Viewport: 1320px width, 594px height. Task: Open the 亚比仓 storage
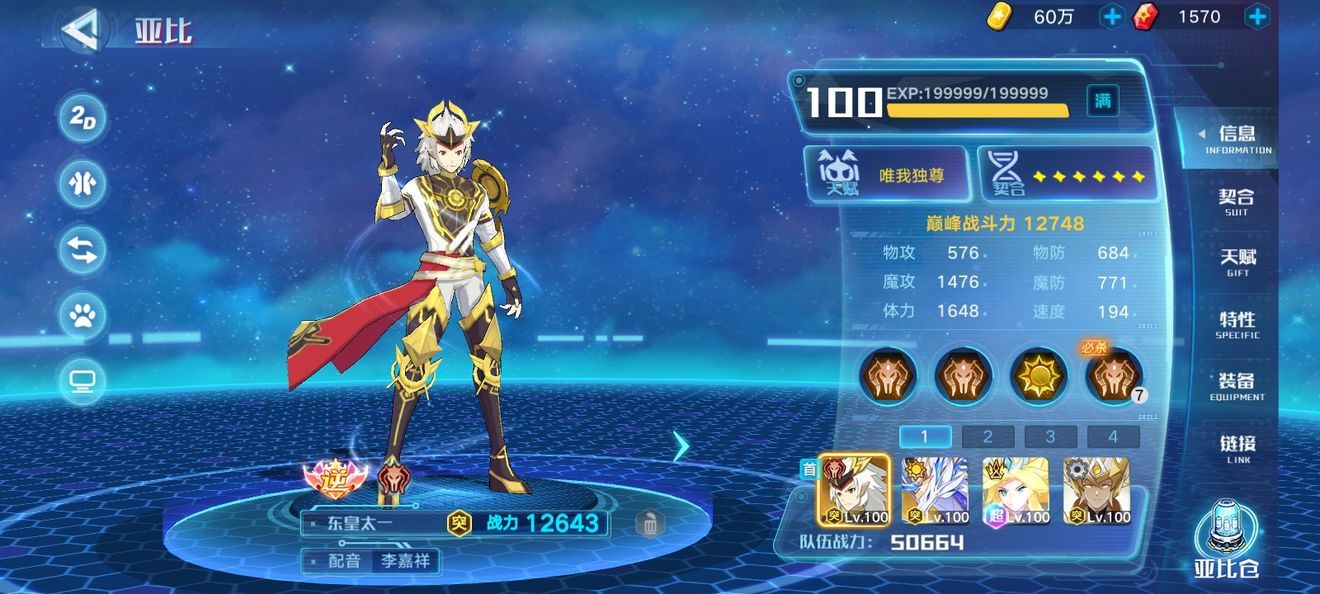click(1226, 542)
